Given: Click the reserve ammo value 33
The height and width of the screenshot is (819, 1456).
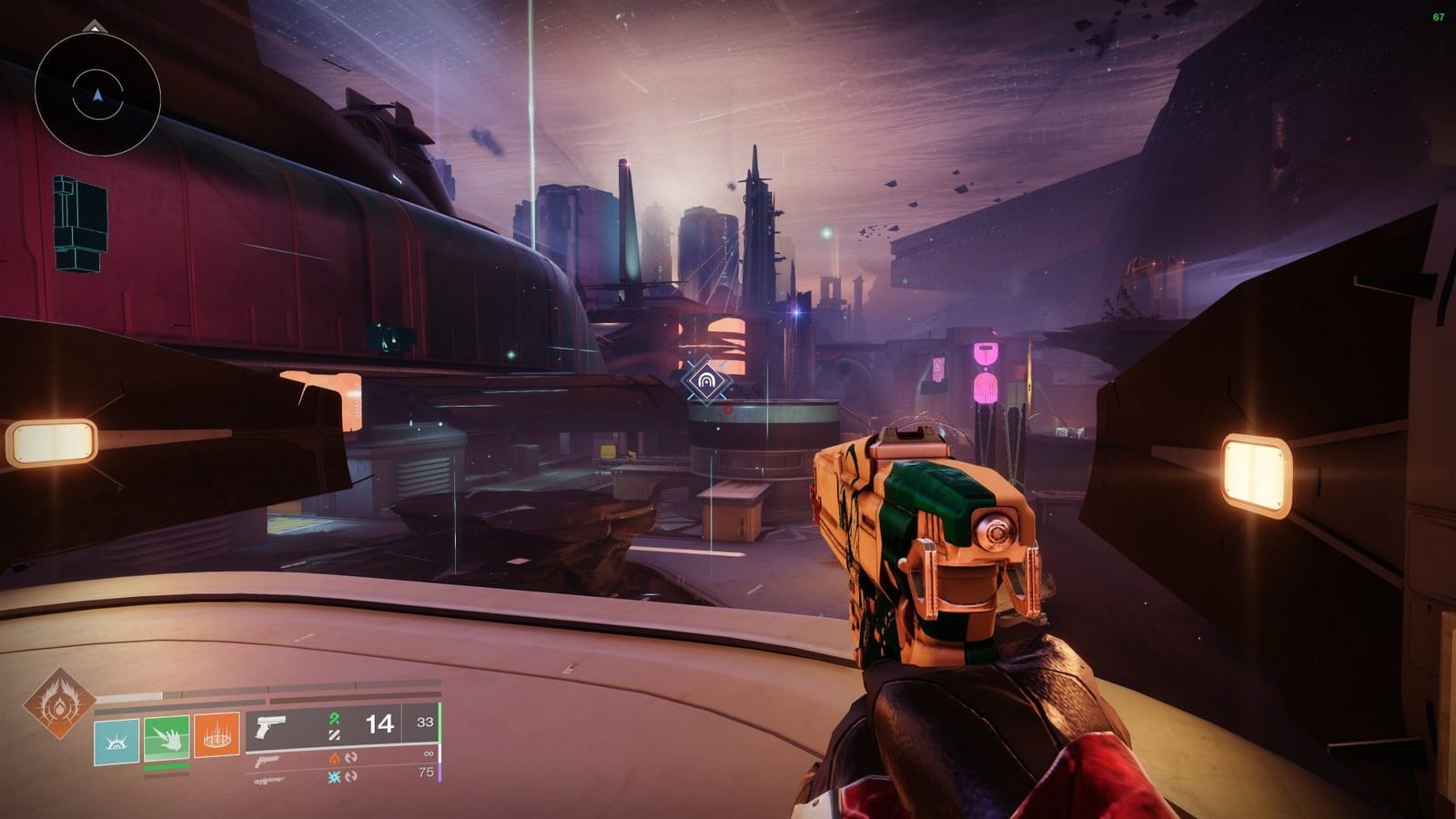Looking at the screenshot, I should (424, 723).
